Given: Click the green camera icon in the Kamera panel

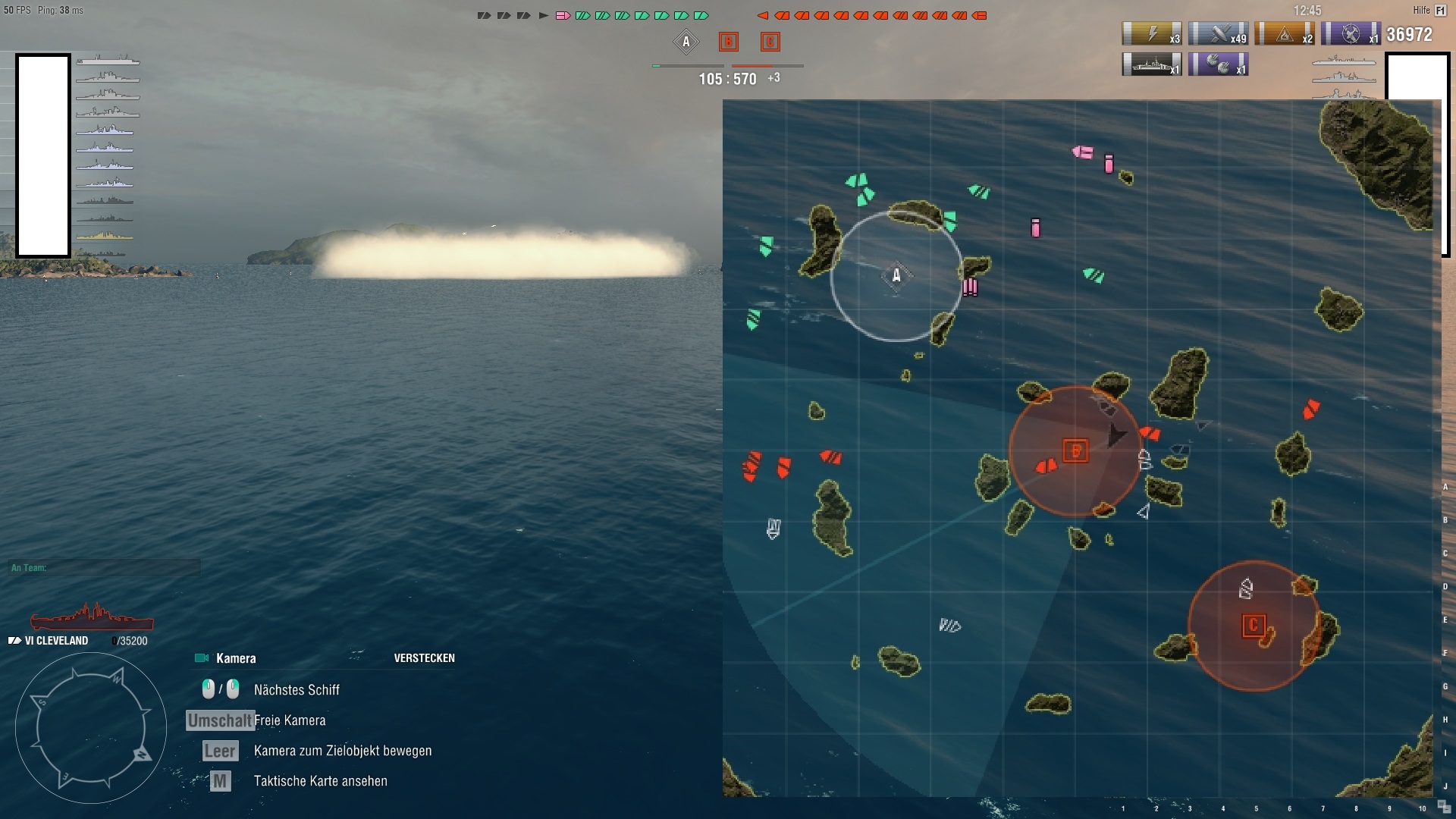Looking at the screenshot, I should tap(201, 658).
